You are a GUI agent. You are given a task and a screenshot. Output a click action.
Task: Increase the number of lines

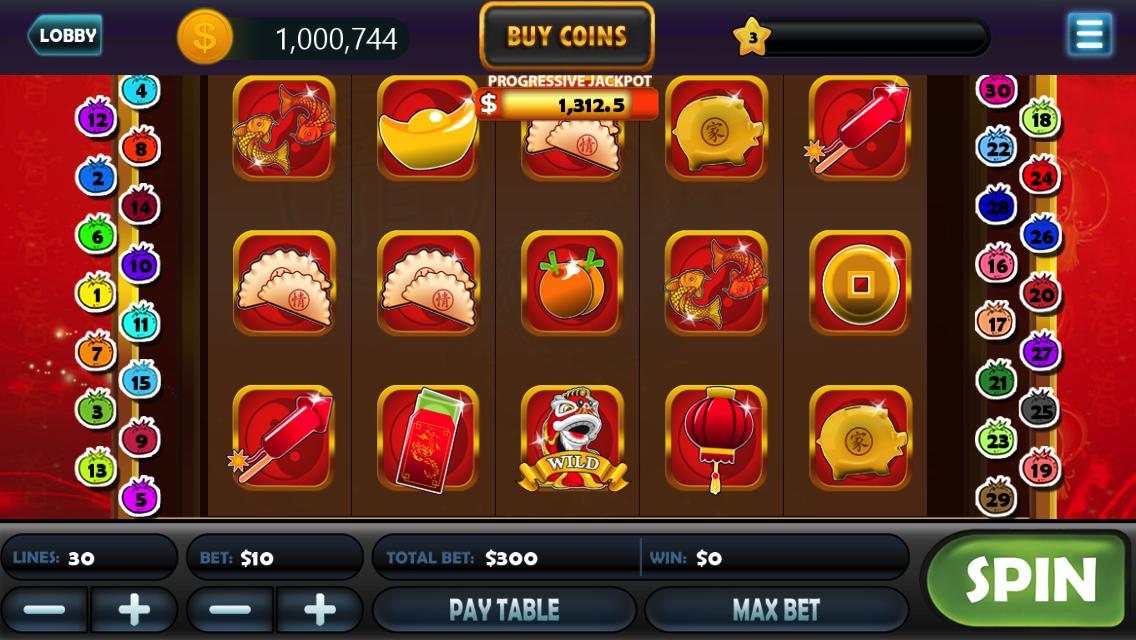click(134, 609)
